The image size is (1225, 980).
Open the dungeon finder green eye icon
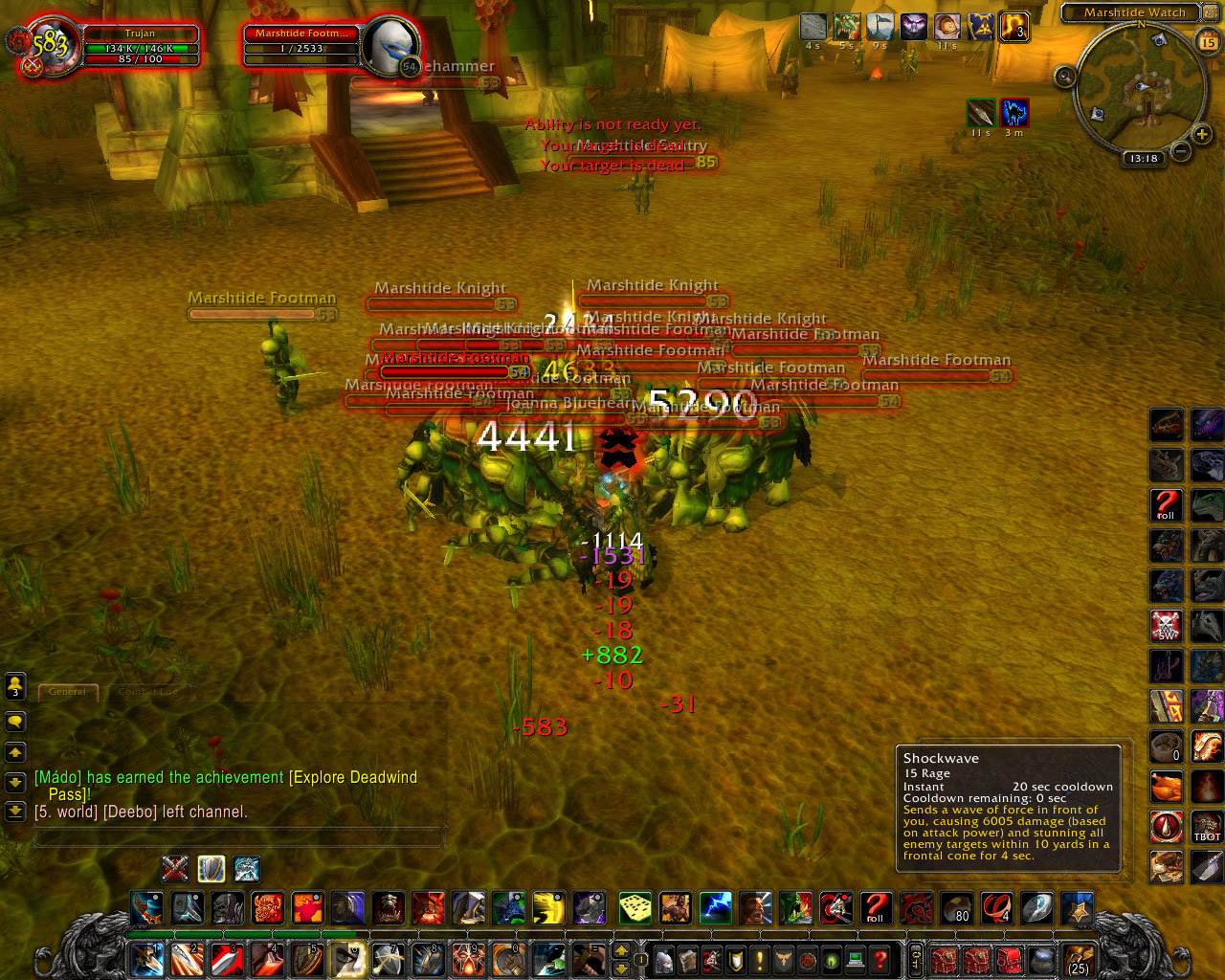(831, 960)
